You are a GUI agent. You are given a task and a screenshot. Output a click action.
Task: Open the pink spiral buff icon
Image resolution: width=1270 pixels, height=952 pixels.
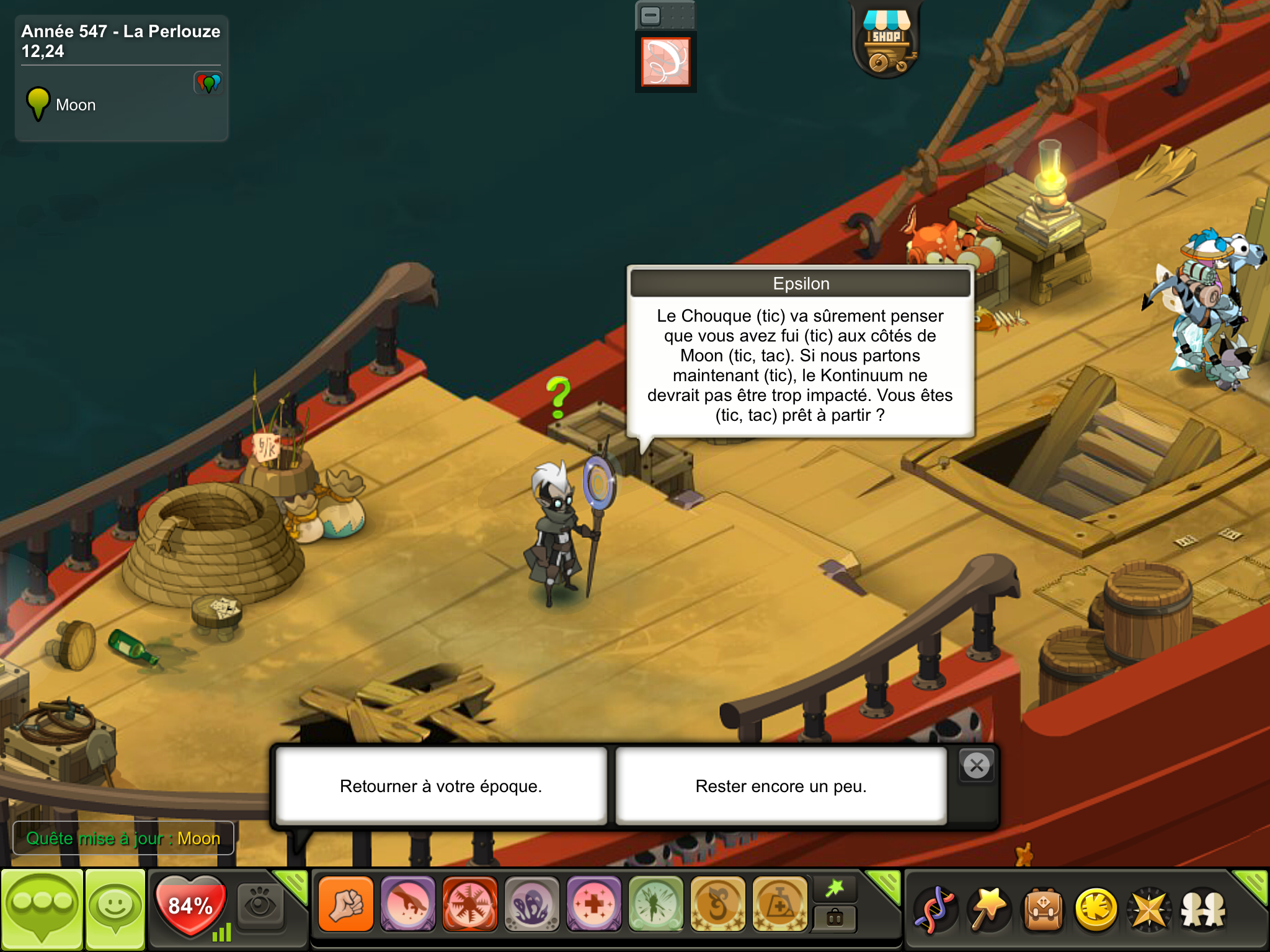(x=665, y=62)
